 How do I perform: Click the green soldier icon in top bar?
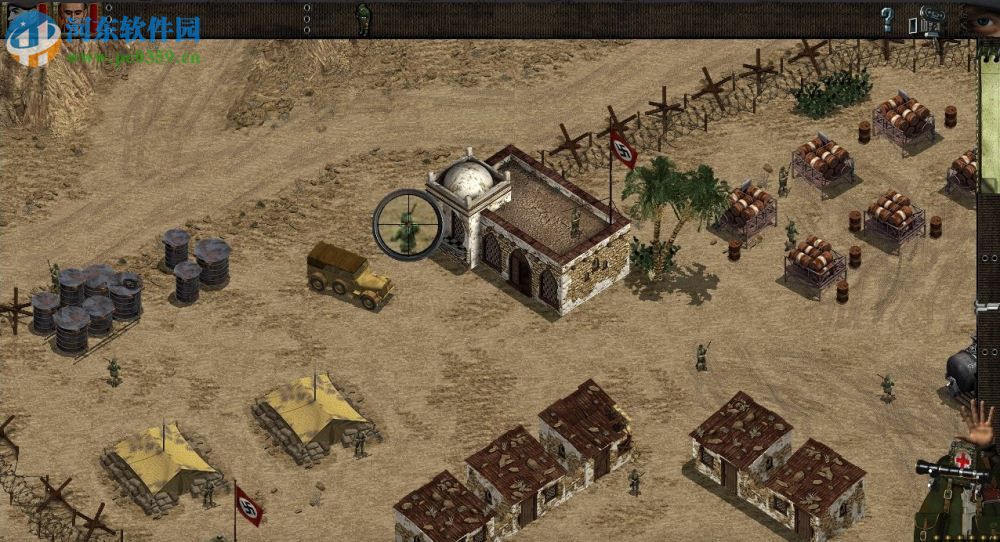coord(364,18)
